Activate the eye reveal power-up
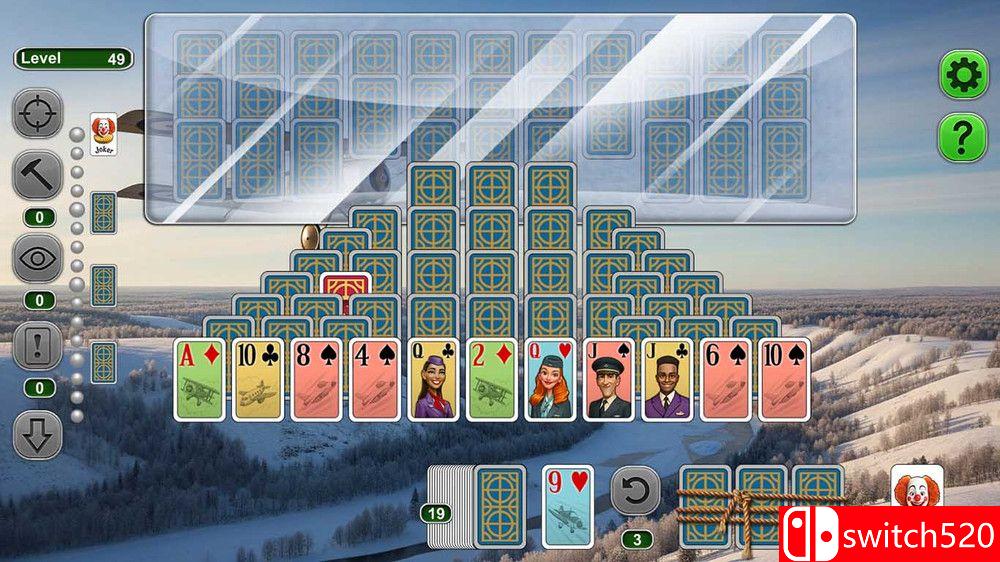This screenshot has height=562, width=1000. point(37,259)
